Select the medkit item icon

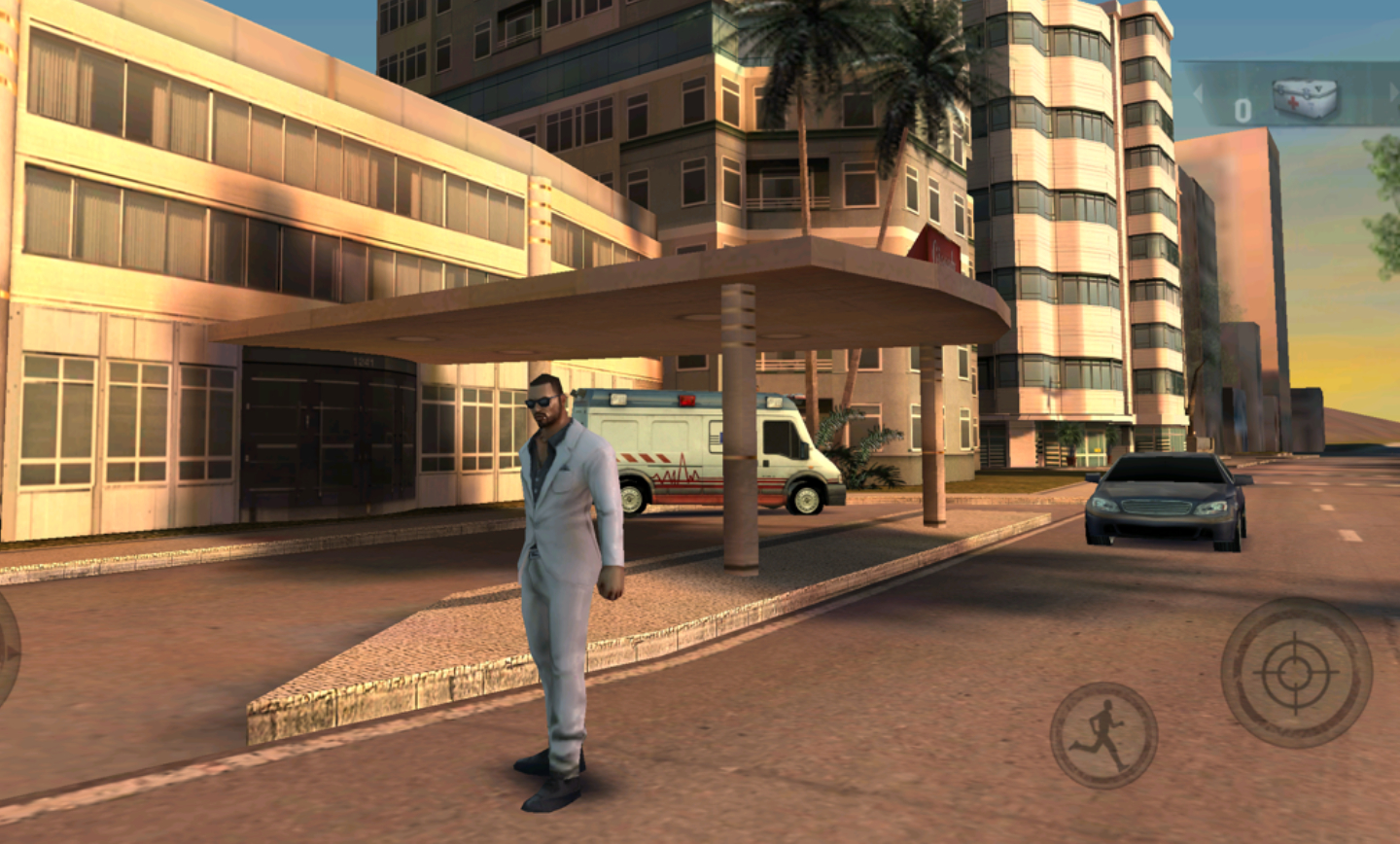[1306, 97]
